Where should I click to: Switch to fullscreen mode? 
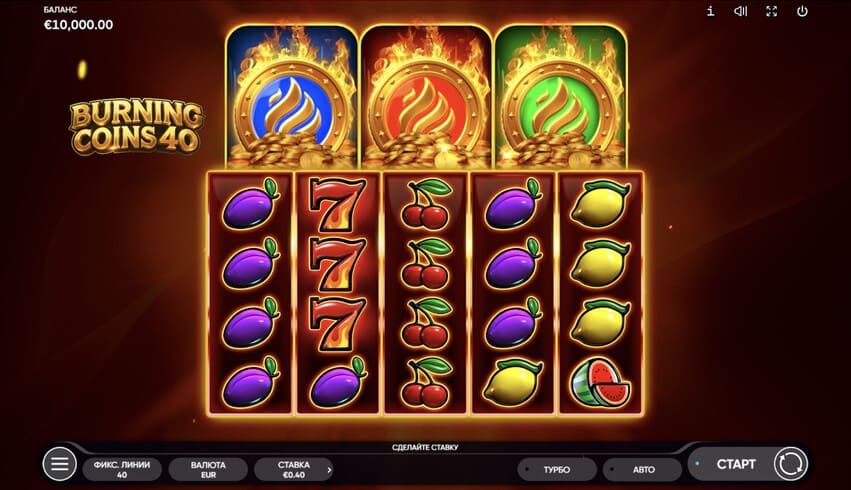771,11
